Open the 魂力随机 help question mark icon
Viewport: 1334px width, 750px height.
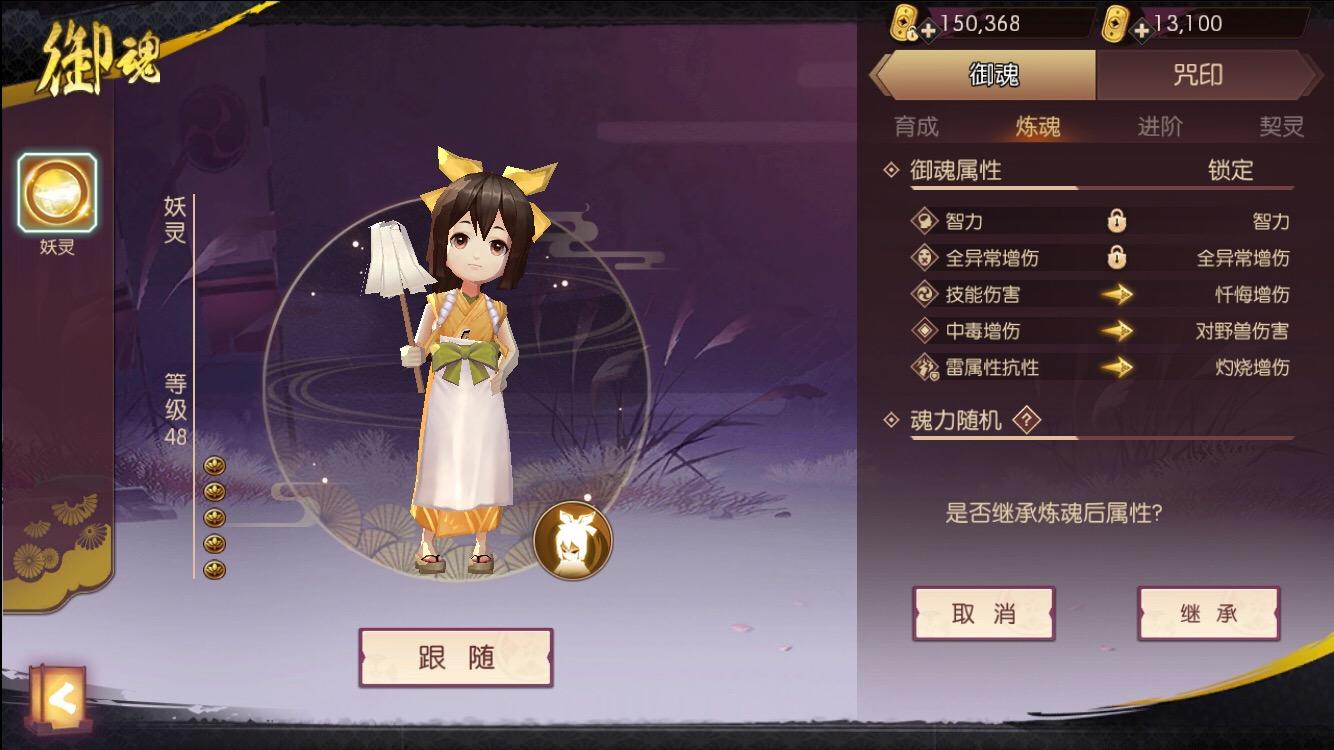1029,421
